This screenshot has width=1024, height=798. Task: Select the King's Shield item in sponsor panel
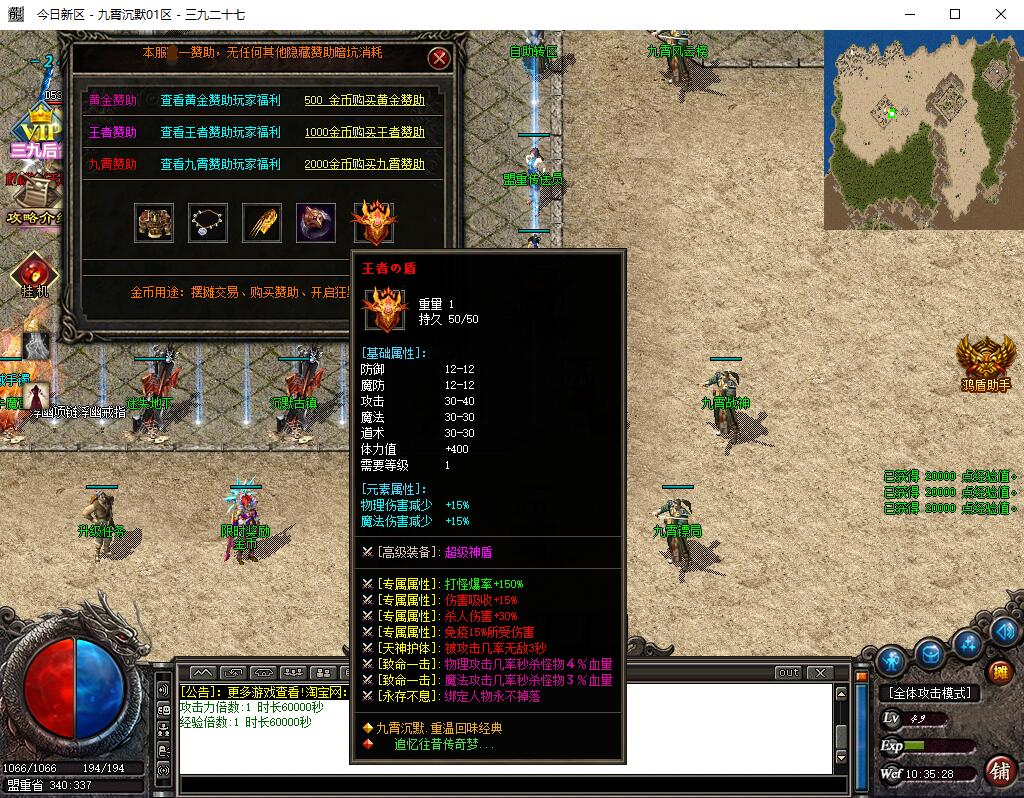pos(374,221)
